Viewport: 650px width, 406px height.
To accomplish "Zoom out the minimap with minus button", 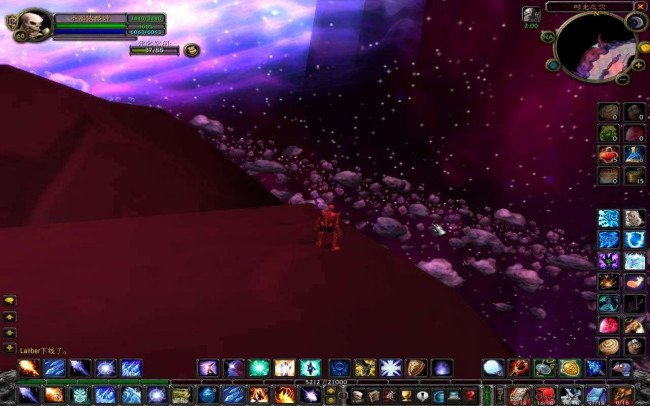I will click(623, 79).
